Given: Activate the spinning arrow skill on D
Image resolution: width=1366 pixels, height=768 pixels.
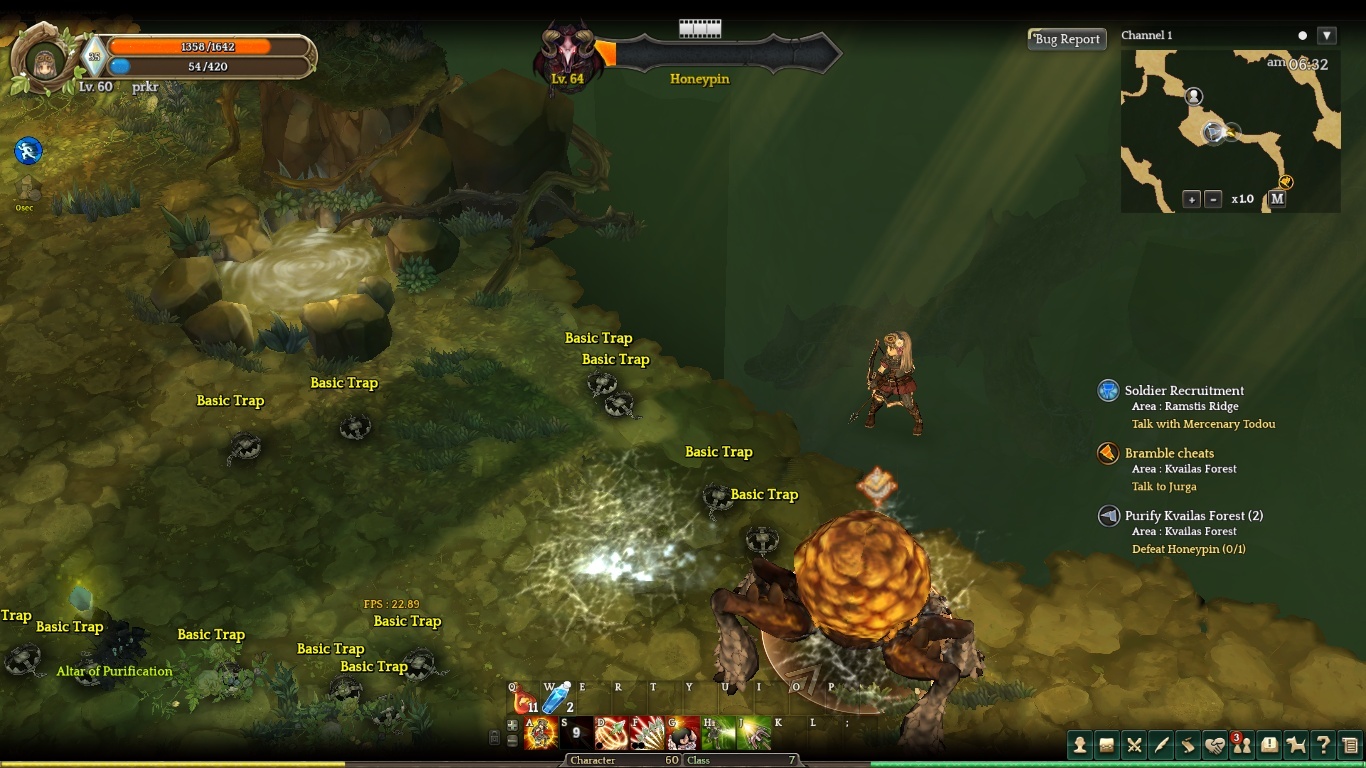Looking at the screenshot, I should tap(611, 734).
